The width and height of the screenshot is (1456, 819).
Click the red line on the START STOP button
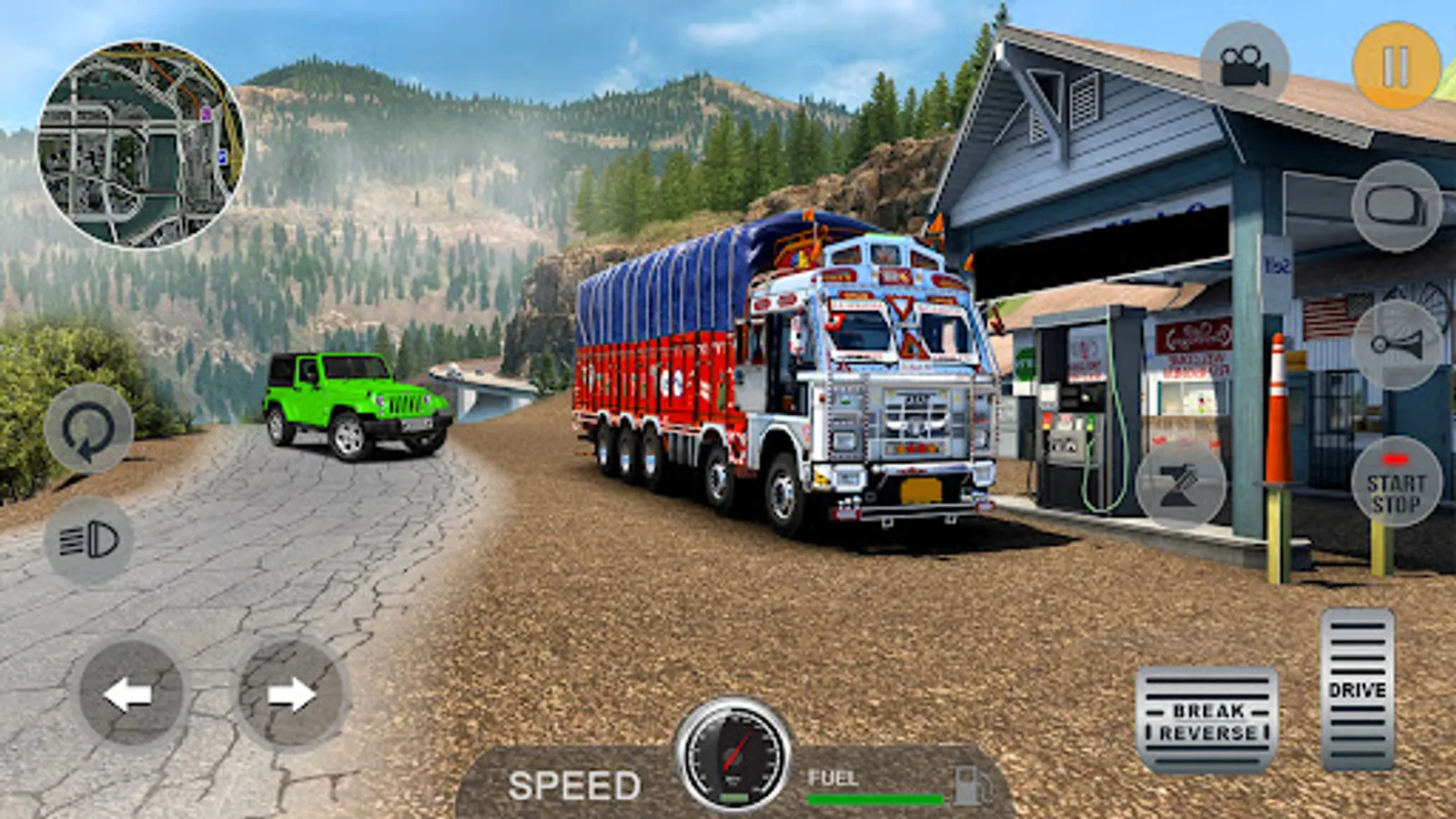coord(1397,459)
